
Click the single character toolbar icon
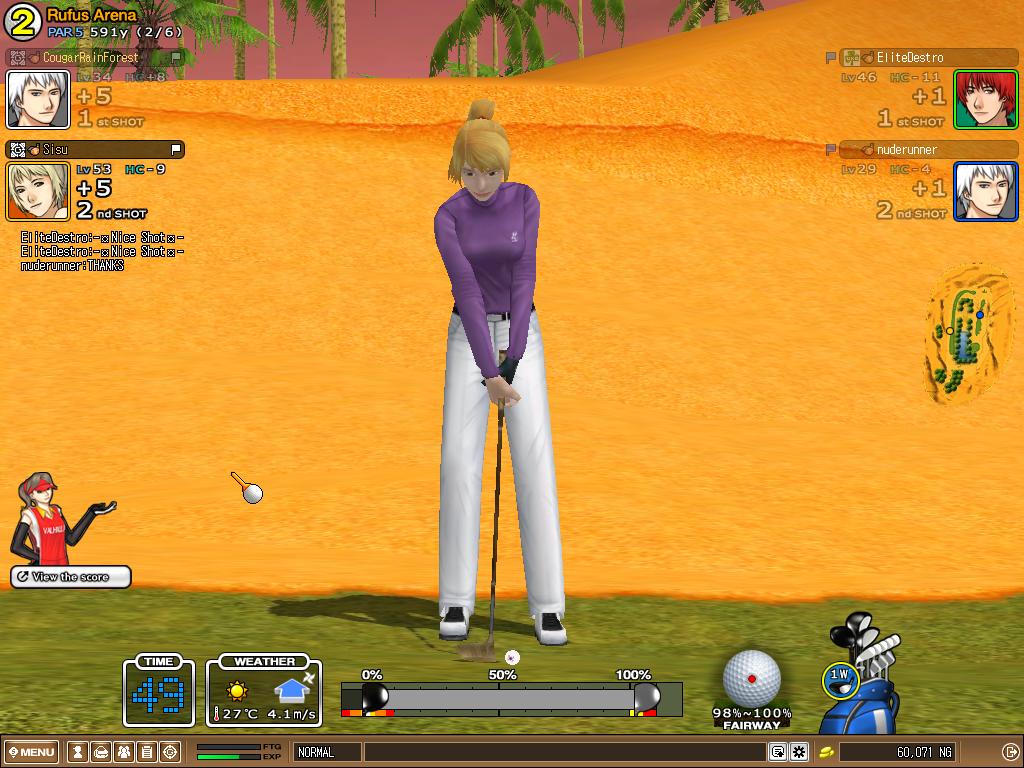[x=78, y=752]
